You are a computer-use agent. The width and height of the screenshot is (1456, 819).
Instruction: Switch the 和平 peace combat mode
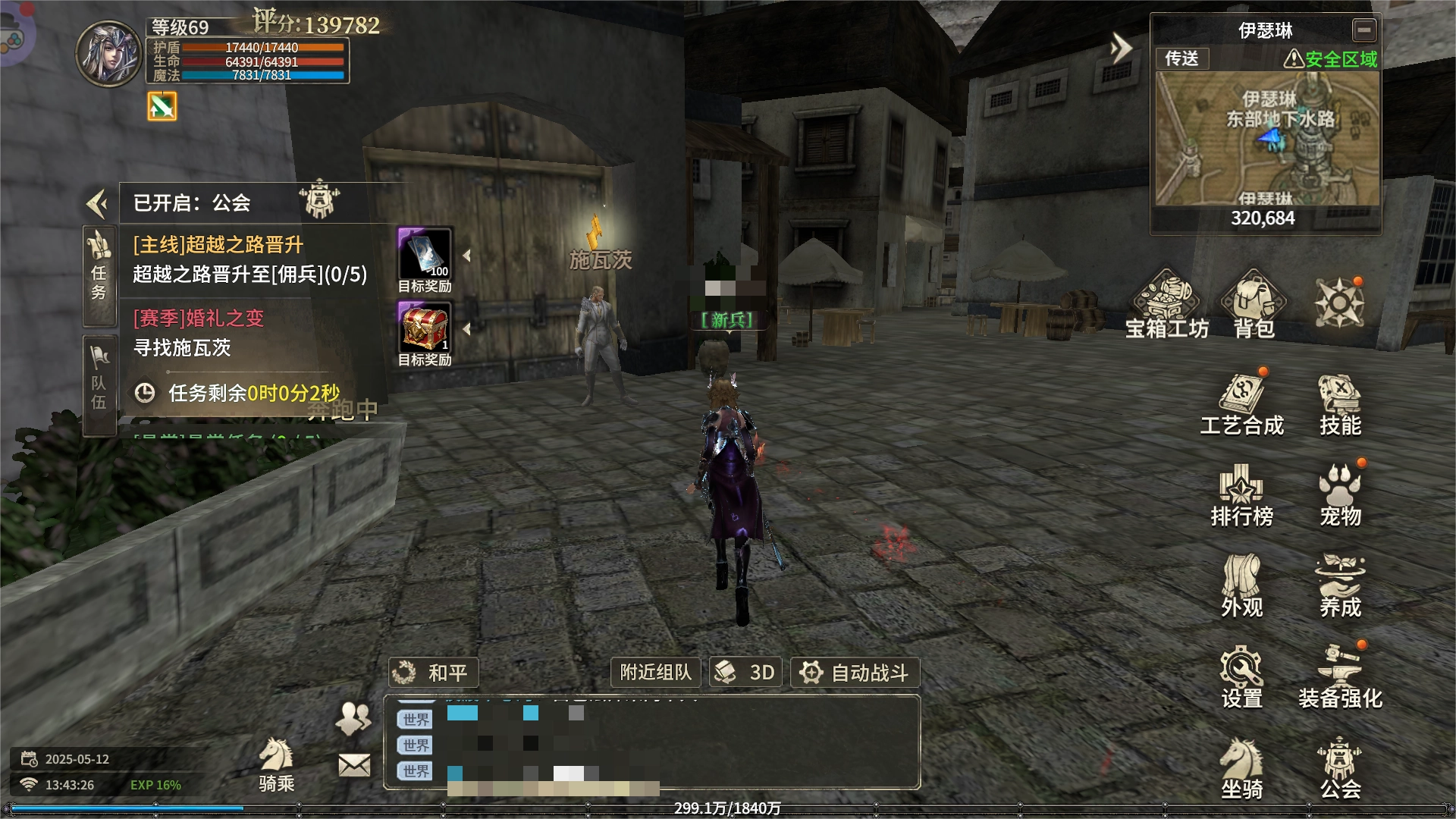coord(434,673)
